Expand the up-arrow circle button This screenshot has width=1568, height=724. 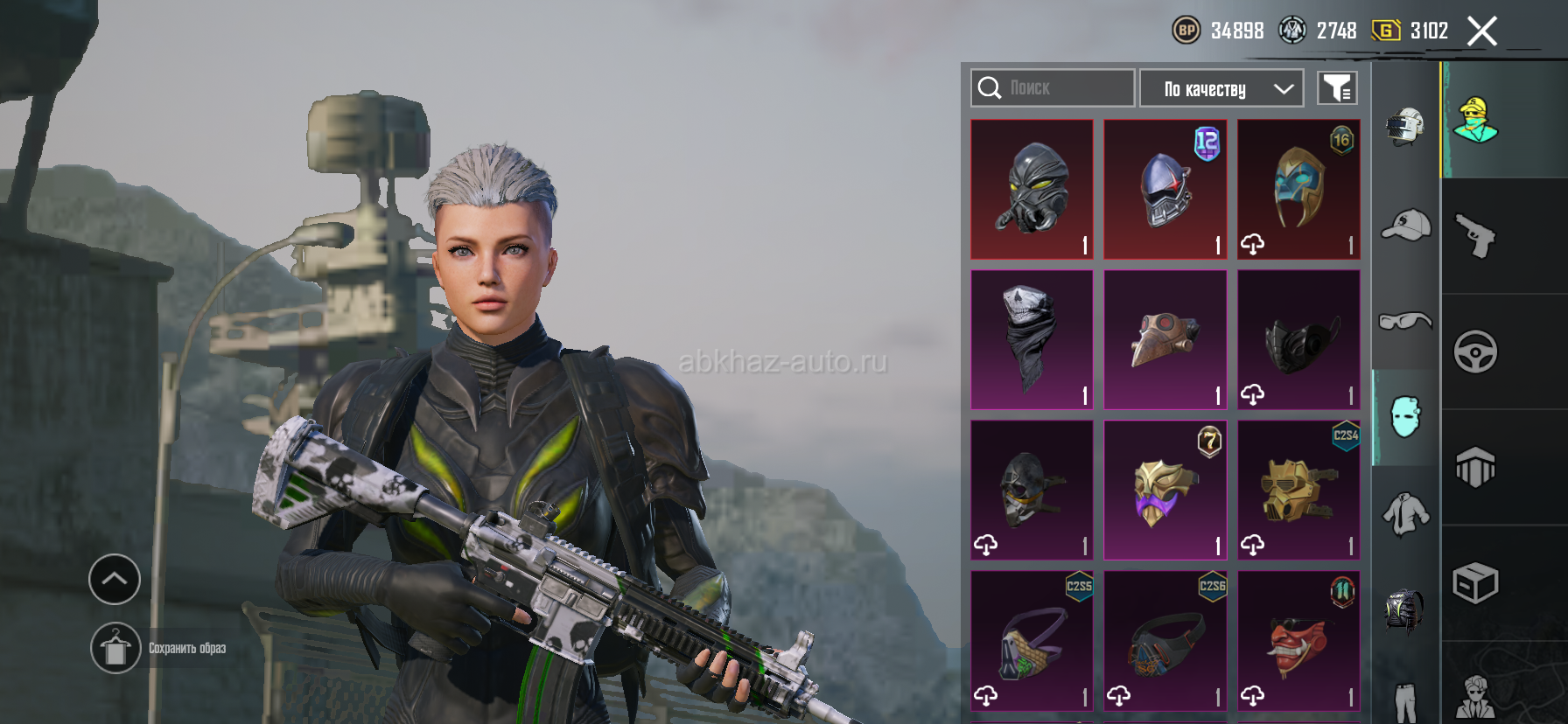coord(115,579)
